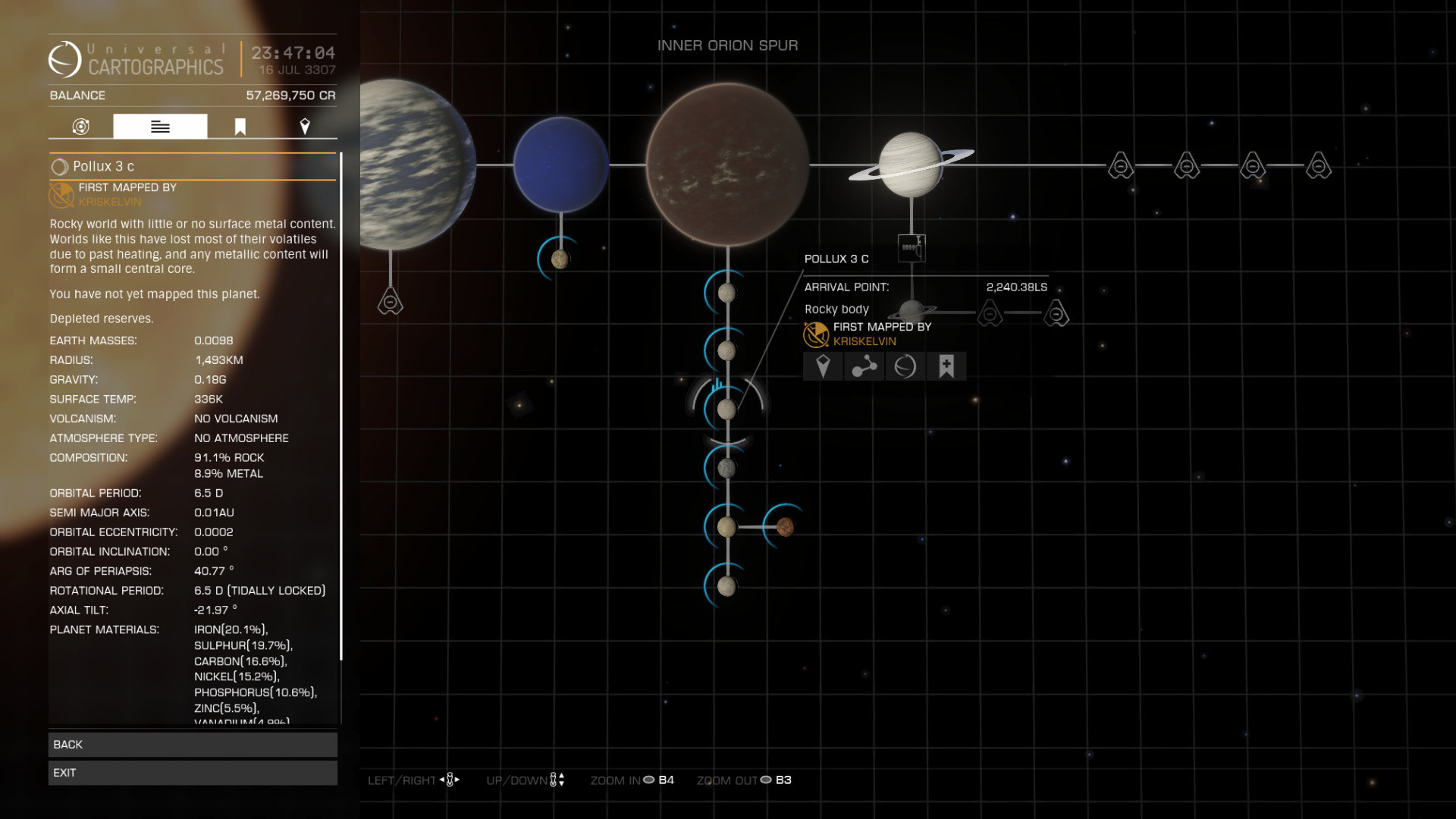Click the planet view icon in popup
1456x819 pixels.
point(905,367)
